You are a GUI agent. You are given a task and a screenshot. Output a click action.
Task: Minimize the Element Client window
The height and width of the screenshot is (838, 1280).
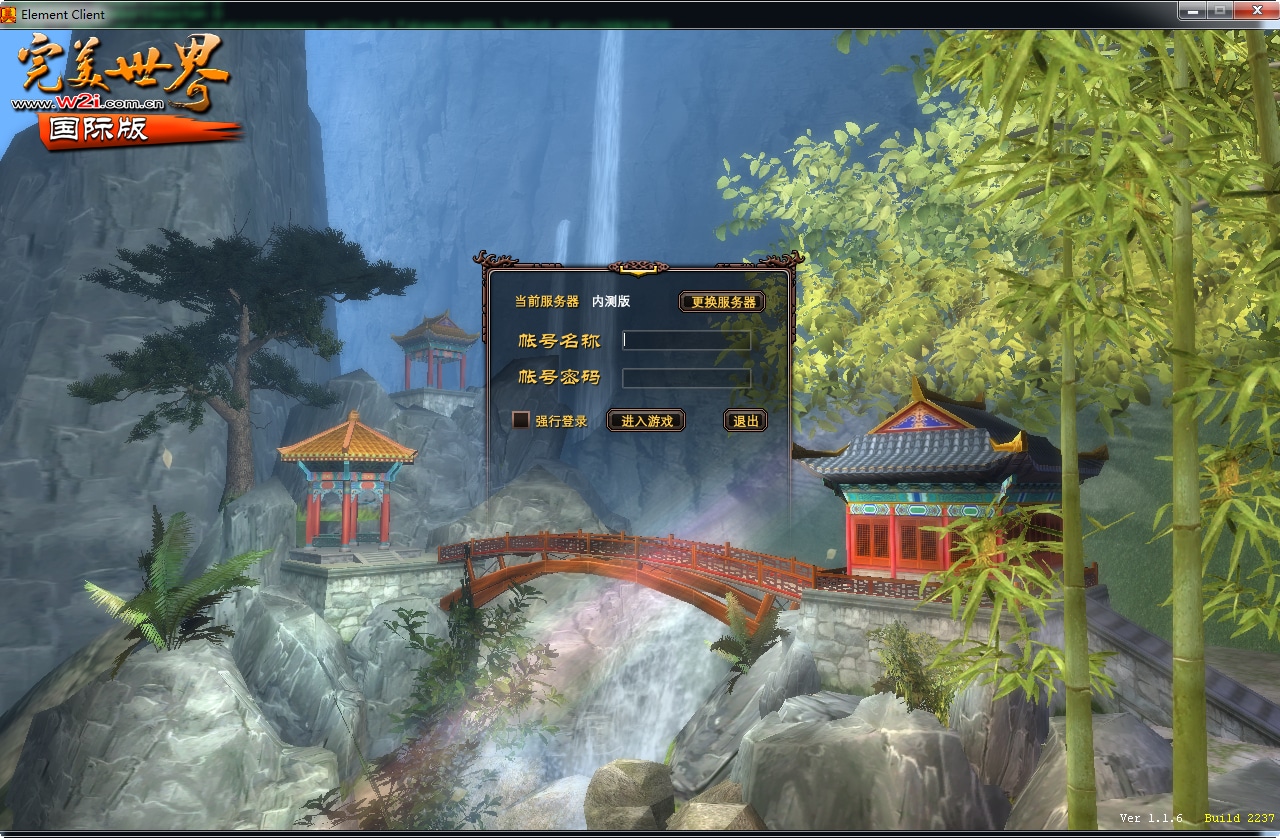click(1192, 11)
